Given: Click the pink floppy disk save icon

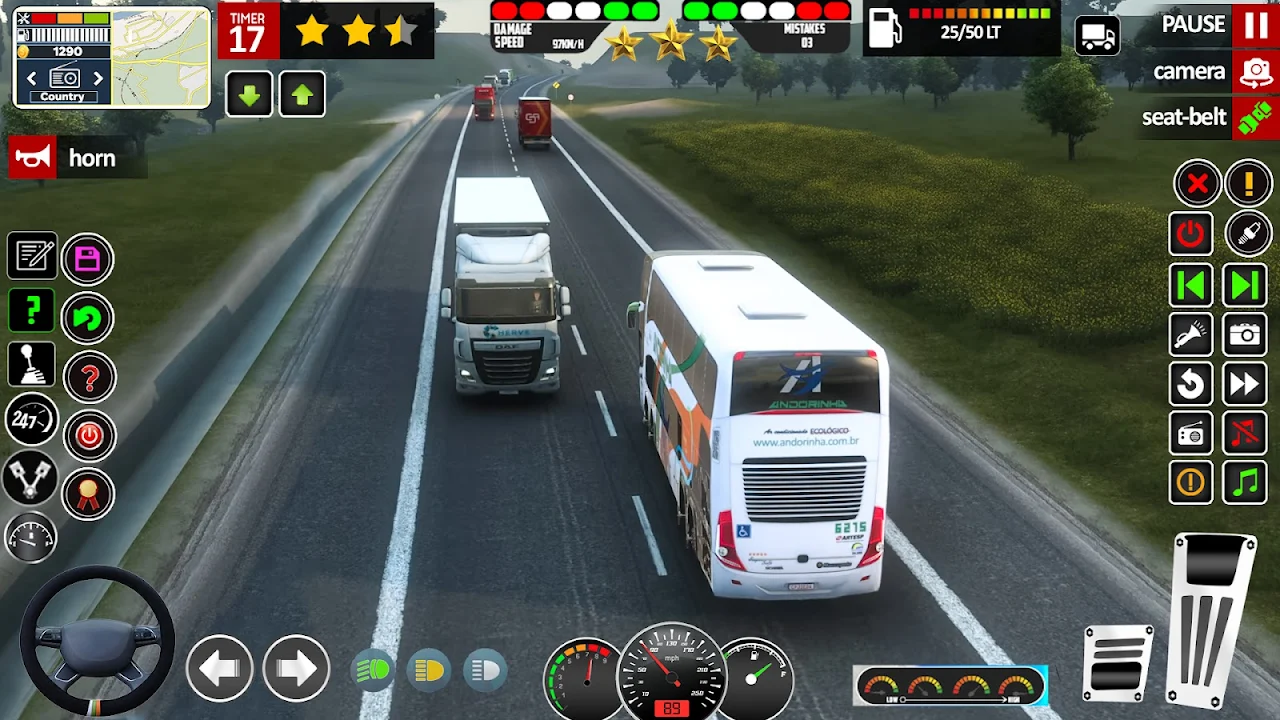Looking at the screenshot, I should point(88,260).
